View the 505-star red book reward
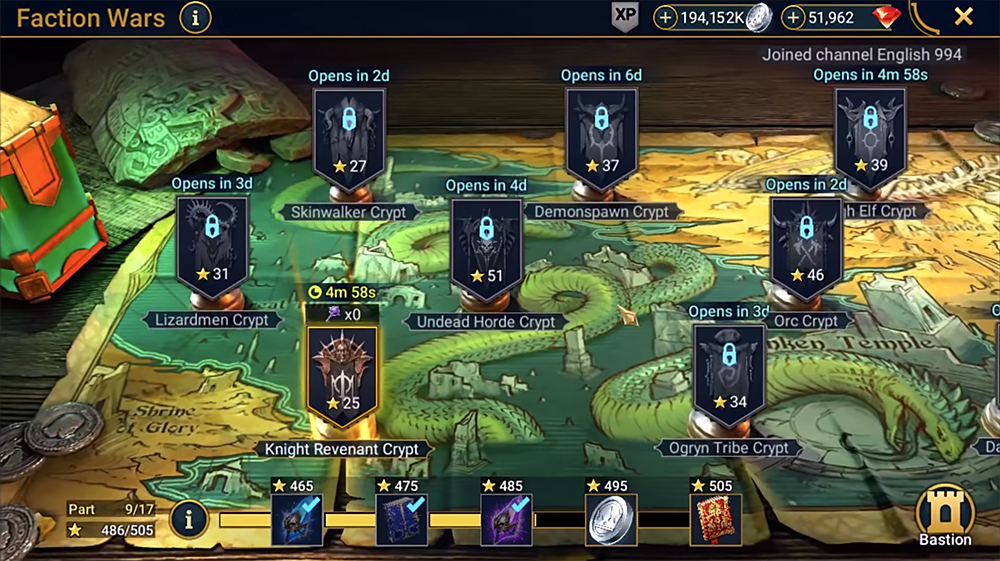This screenshot has width=1000, height=561. tap(715, 520)
